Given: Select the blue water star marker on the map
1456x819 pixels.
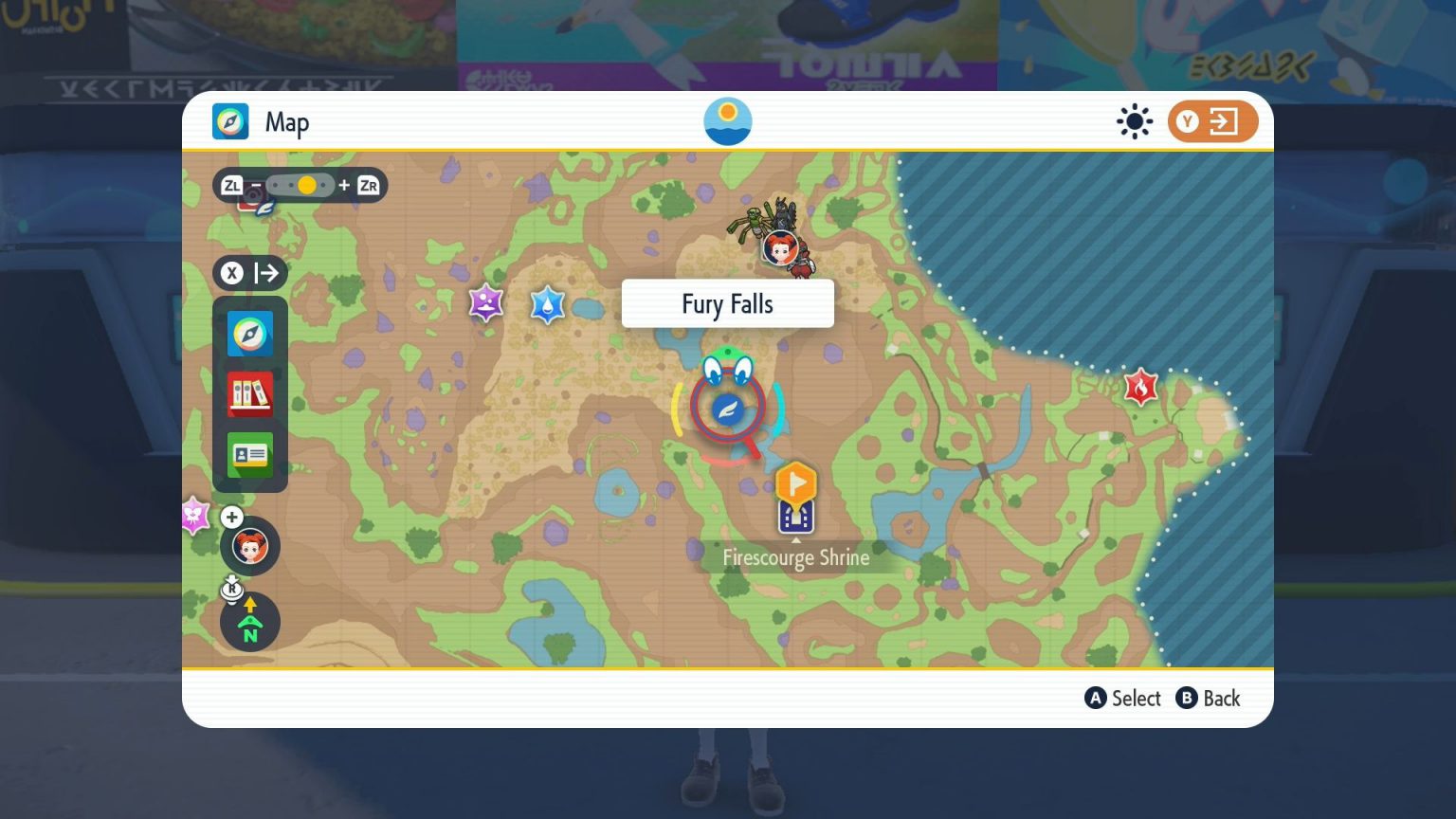Looking at the screenshot, I should (548, 305).
